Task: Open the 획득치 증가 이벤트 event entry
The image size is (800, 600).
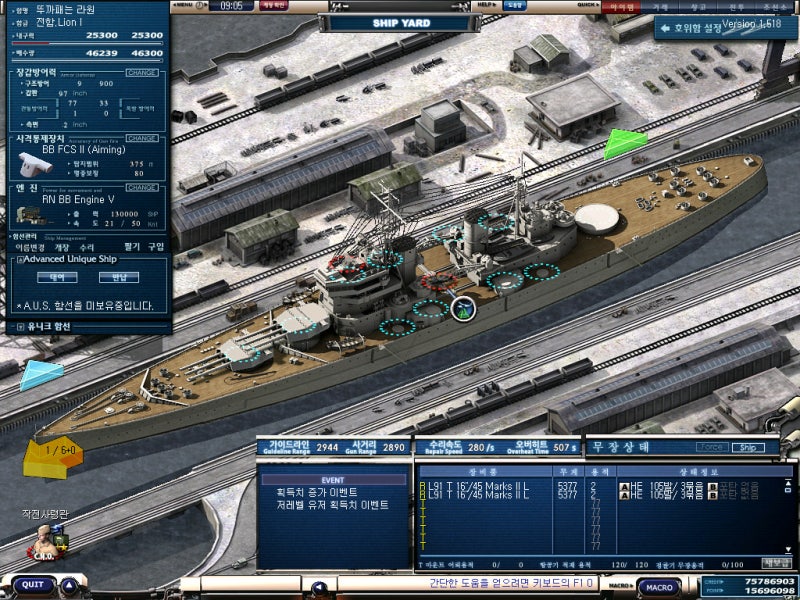Action: tap(316, 492)
